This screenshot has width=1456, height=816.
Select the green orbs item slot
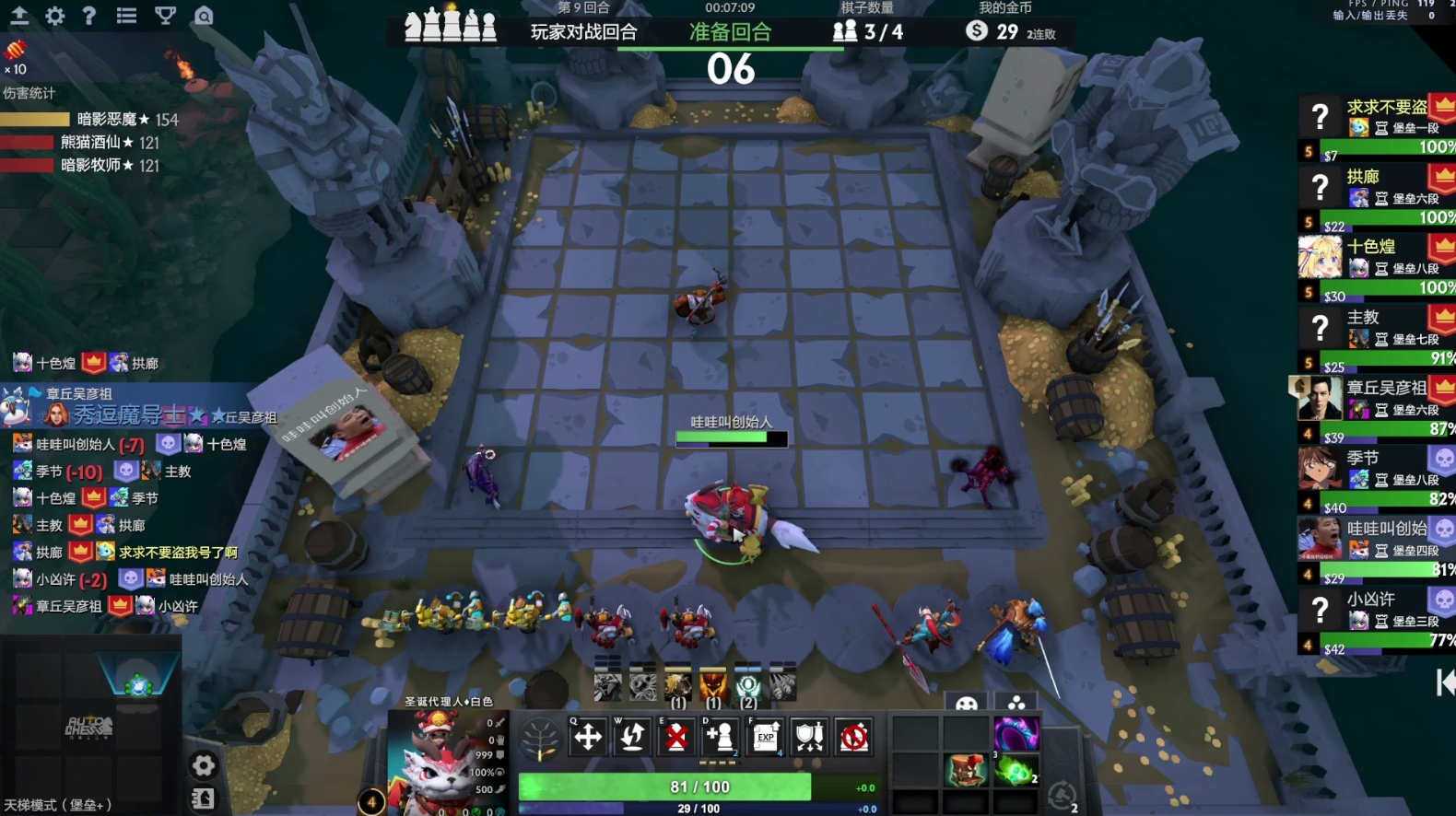pos(1016,770)
